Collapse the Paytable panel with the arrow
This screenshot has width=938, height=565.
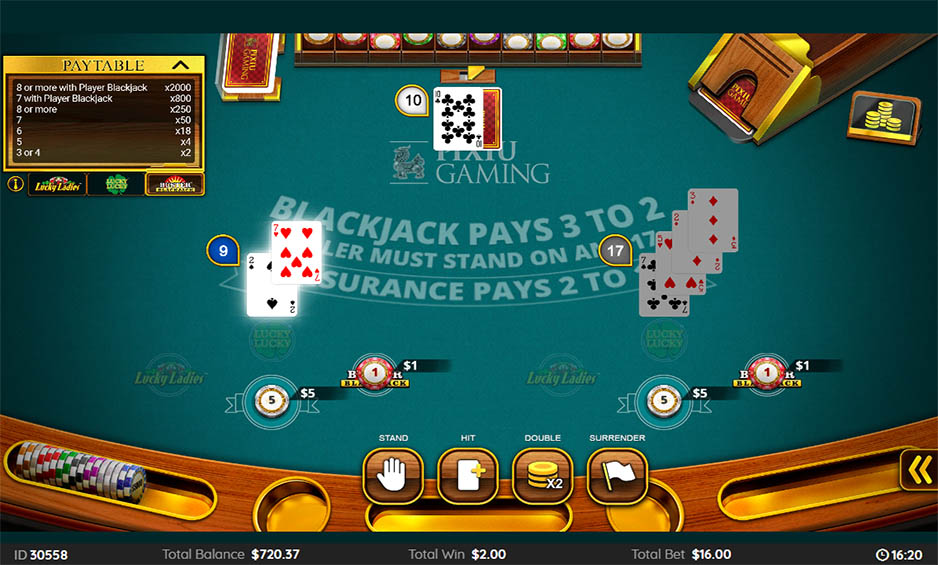[x=181, y=65]
